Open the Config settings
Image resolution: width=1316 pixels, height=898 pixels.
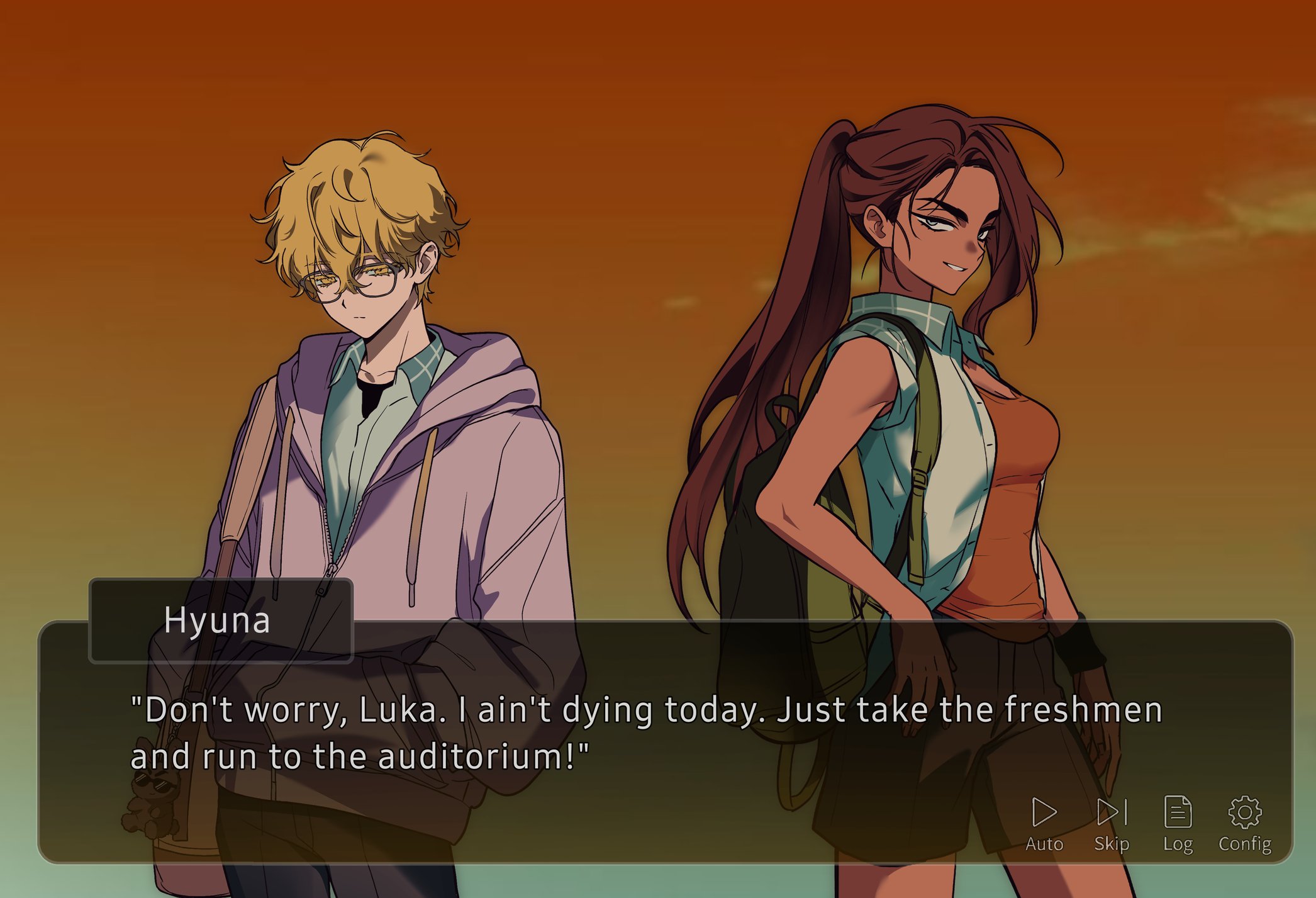click(1244, 823)
